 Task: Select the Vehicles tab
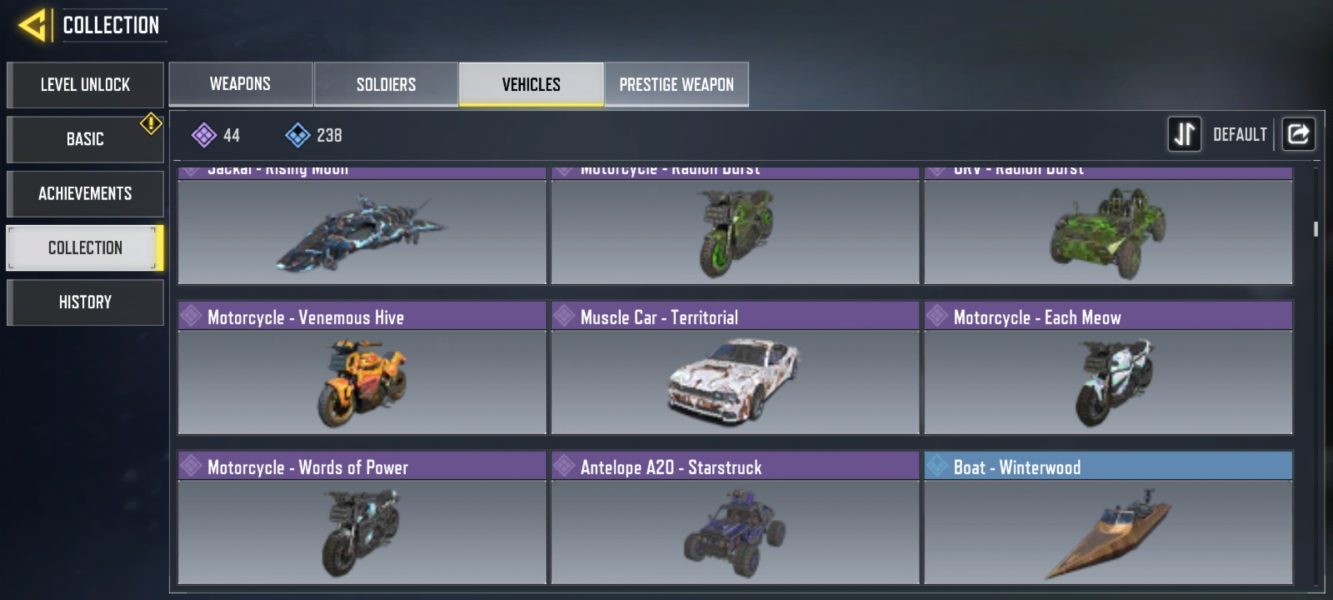pyautogui.click(x=531, y=84)
